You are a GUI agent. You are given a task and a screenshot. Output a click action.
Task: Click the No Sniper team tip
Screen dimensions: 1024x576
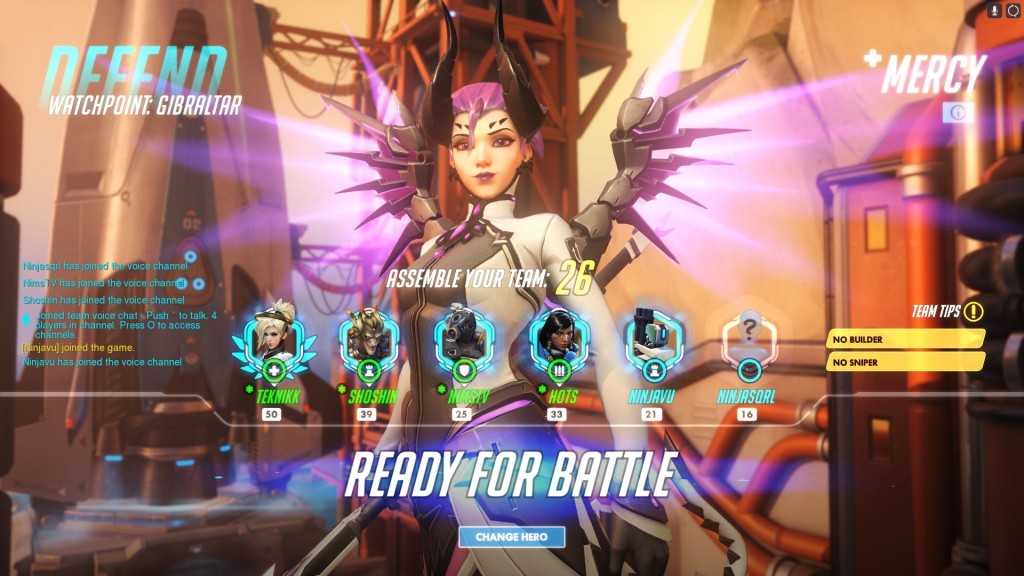click(904, 362)
